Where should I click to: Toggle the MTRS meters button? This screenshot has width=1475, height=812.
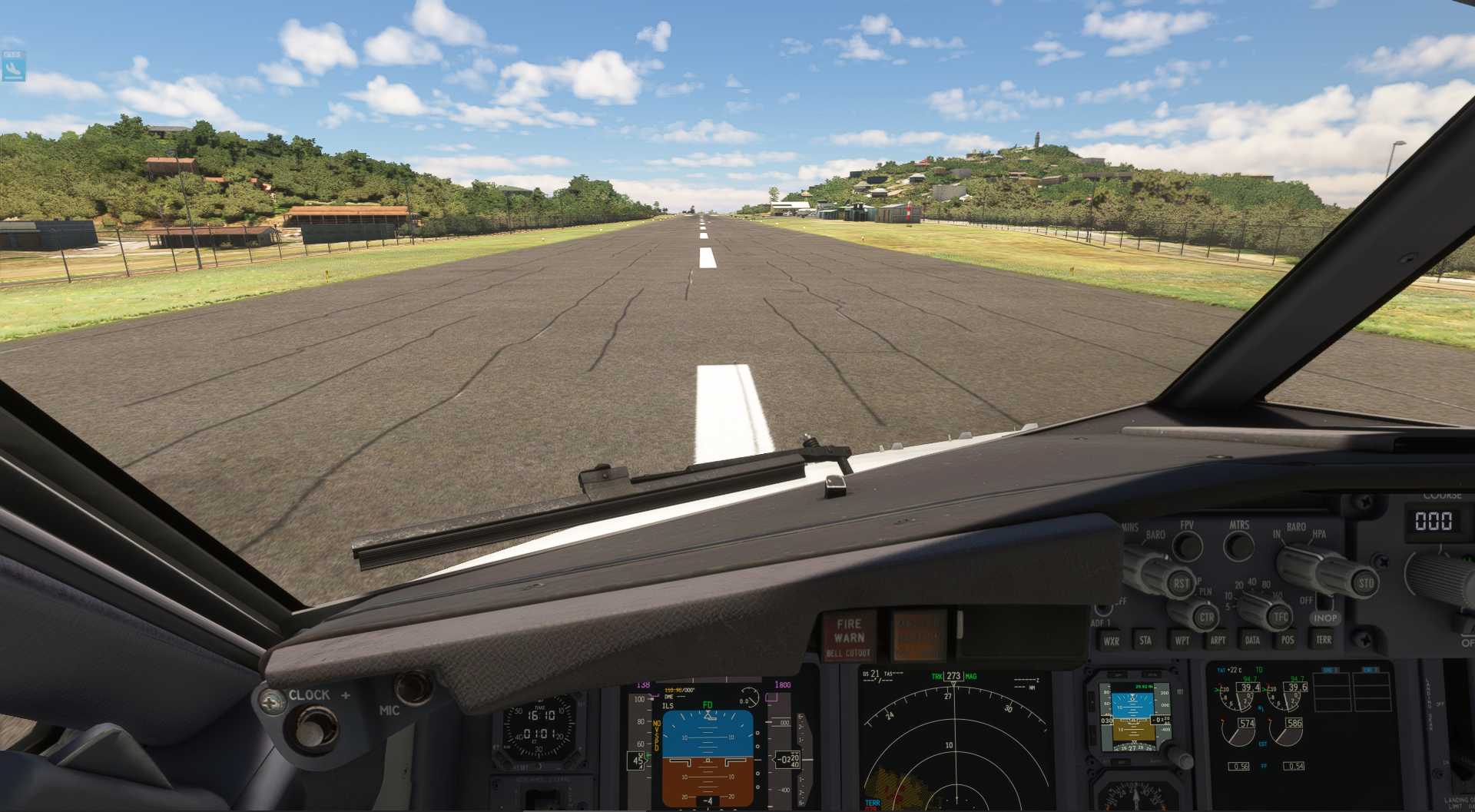1238,546
